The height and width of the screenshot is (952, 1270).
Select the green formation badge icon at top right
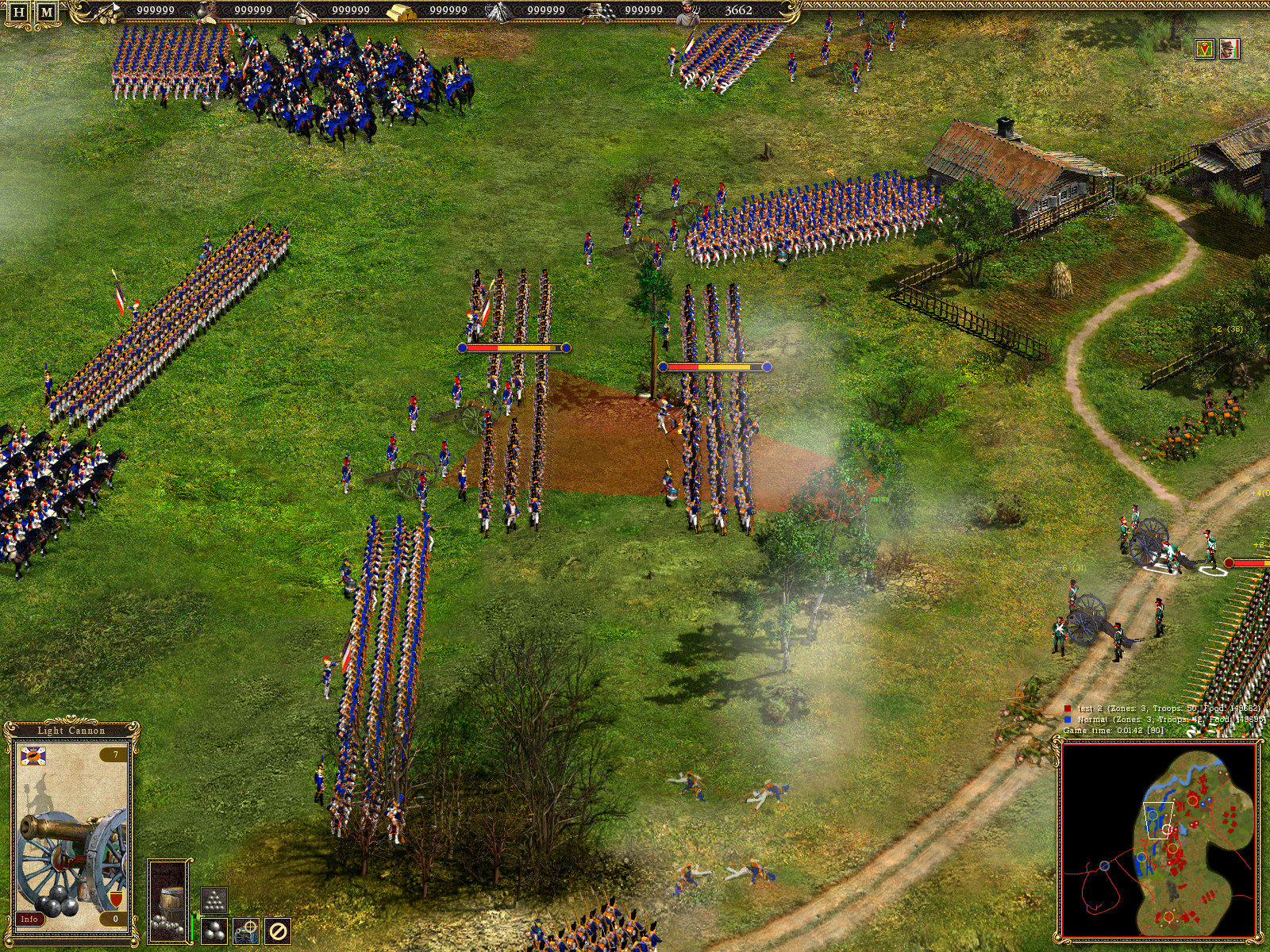1205,48
